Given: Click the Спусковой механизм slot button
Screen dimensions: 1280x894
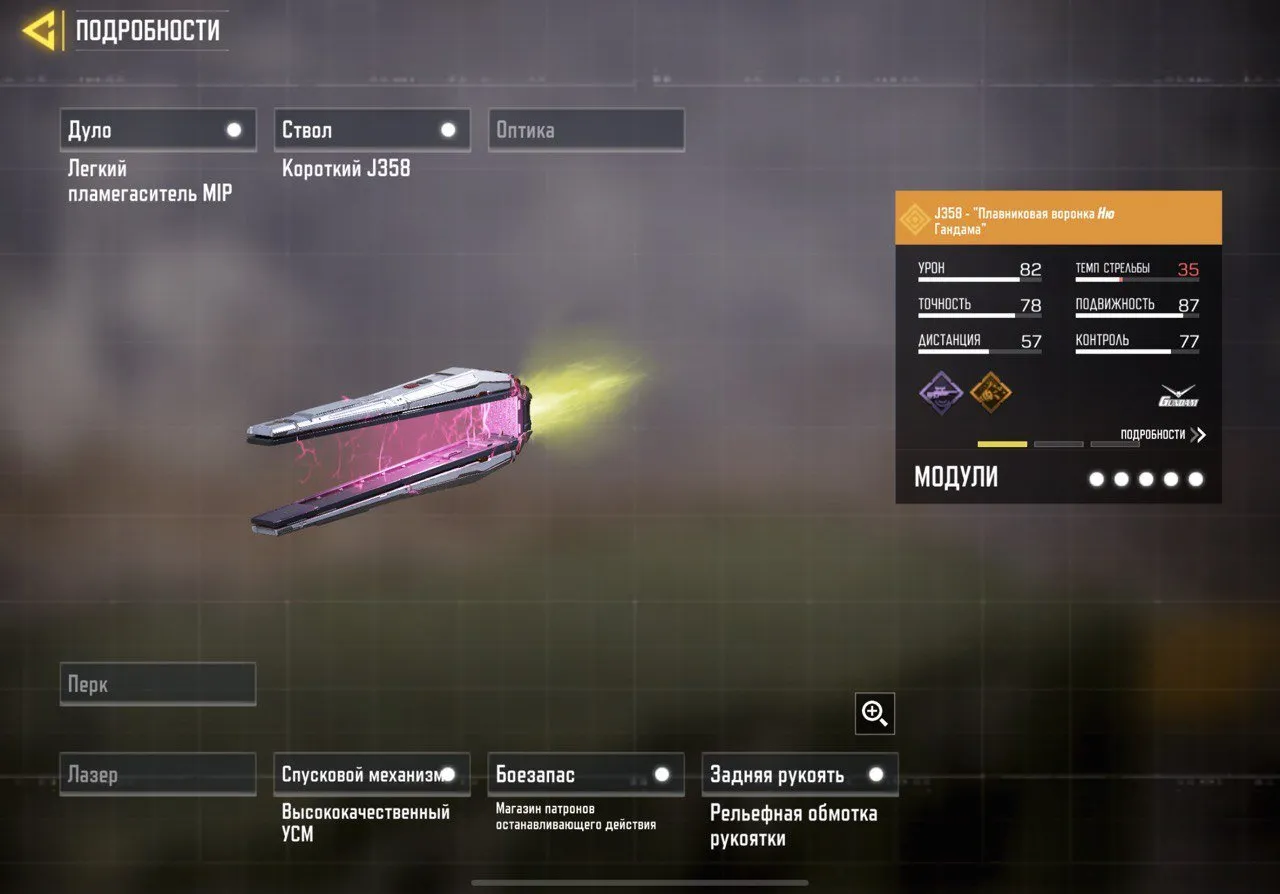Looking at the screenshot, I should tap(371, 773).
